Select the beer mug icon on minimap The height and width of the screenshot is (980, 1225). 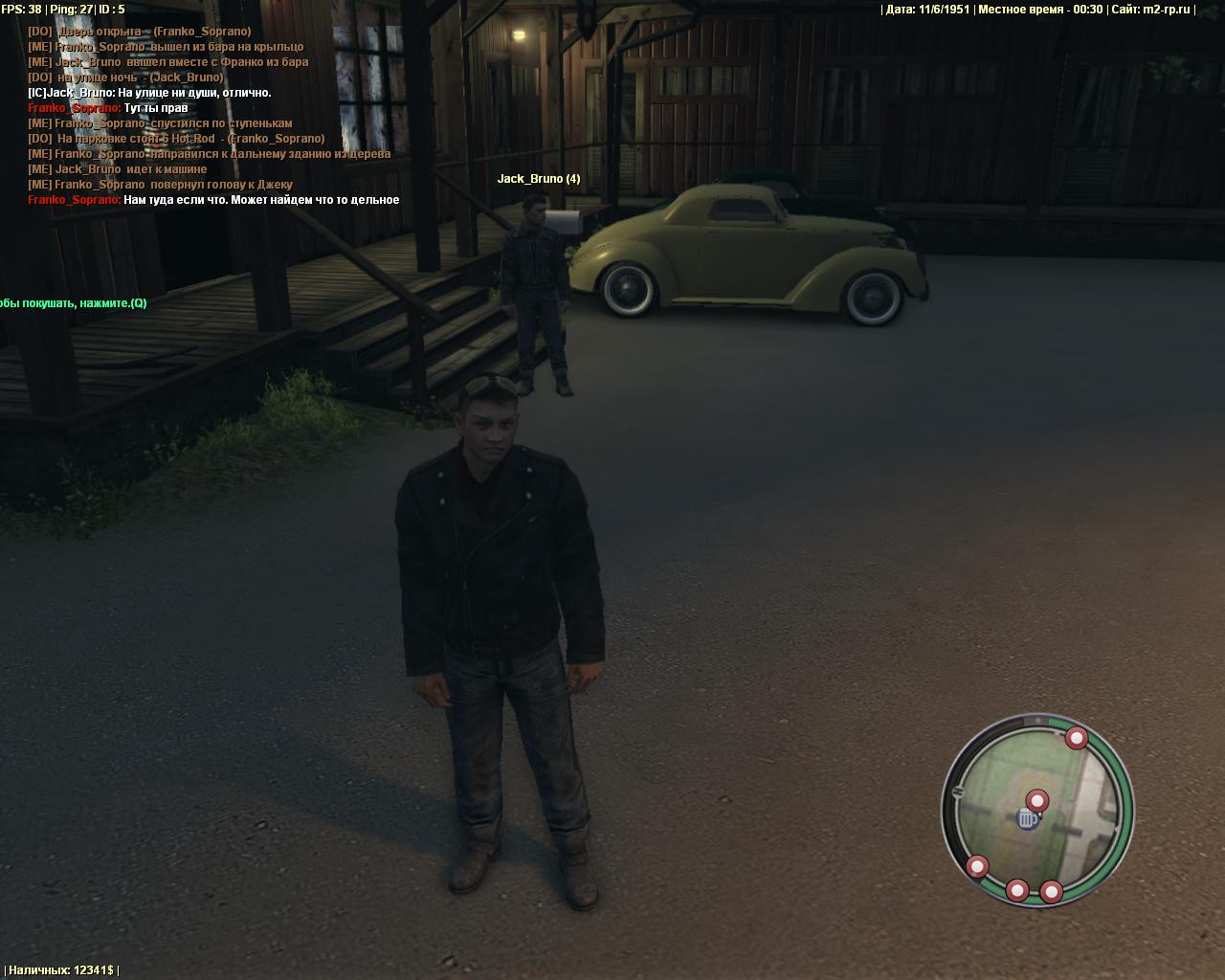1027,819
